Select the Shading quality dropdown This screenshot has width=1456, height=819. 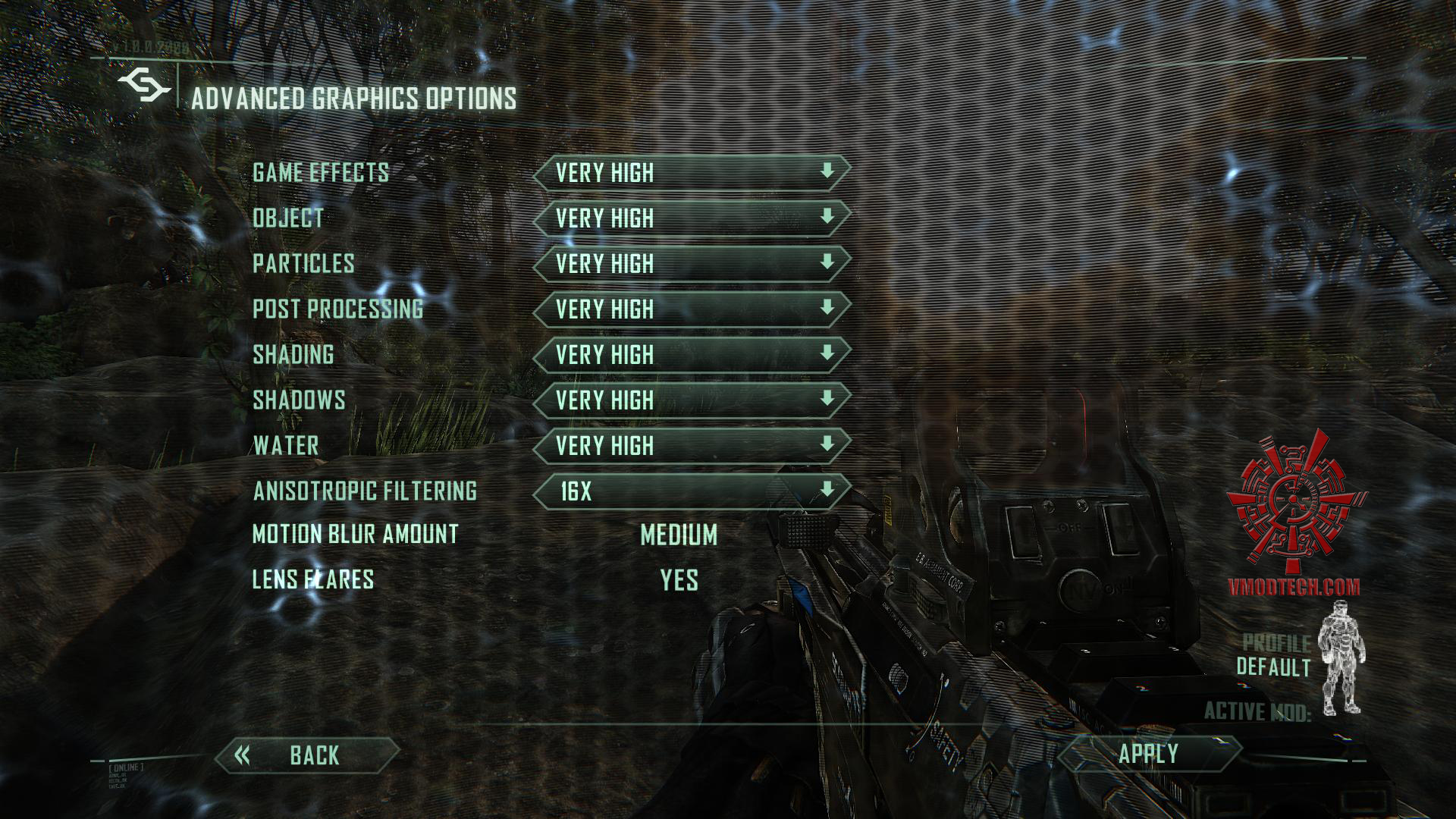691,354
